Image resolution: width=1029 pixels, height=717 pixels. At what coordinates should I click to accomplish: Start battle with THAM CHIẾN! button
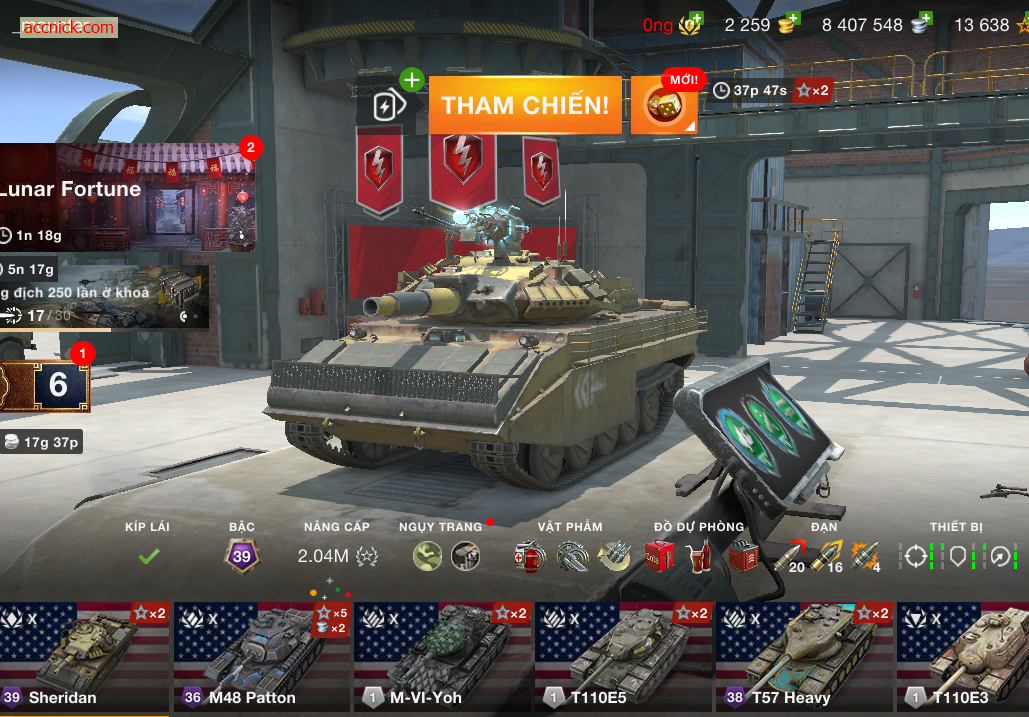(525, 105)
